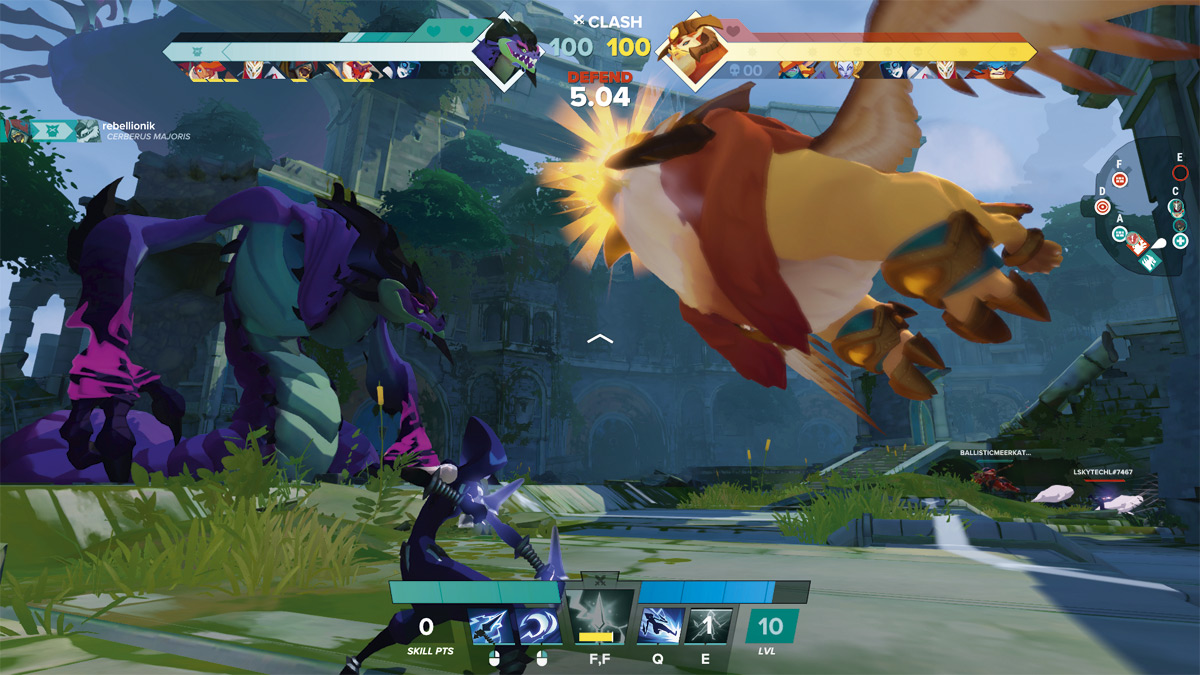Choose point A marker on the minimap

click(1120, 234)
